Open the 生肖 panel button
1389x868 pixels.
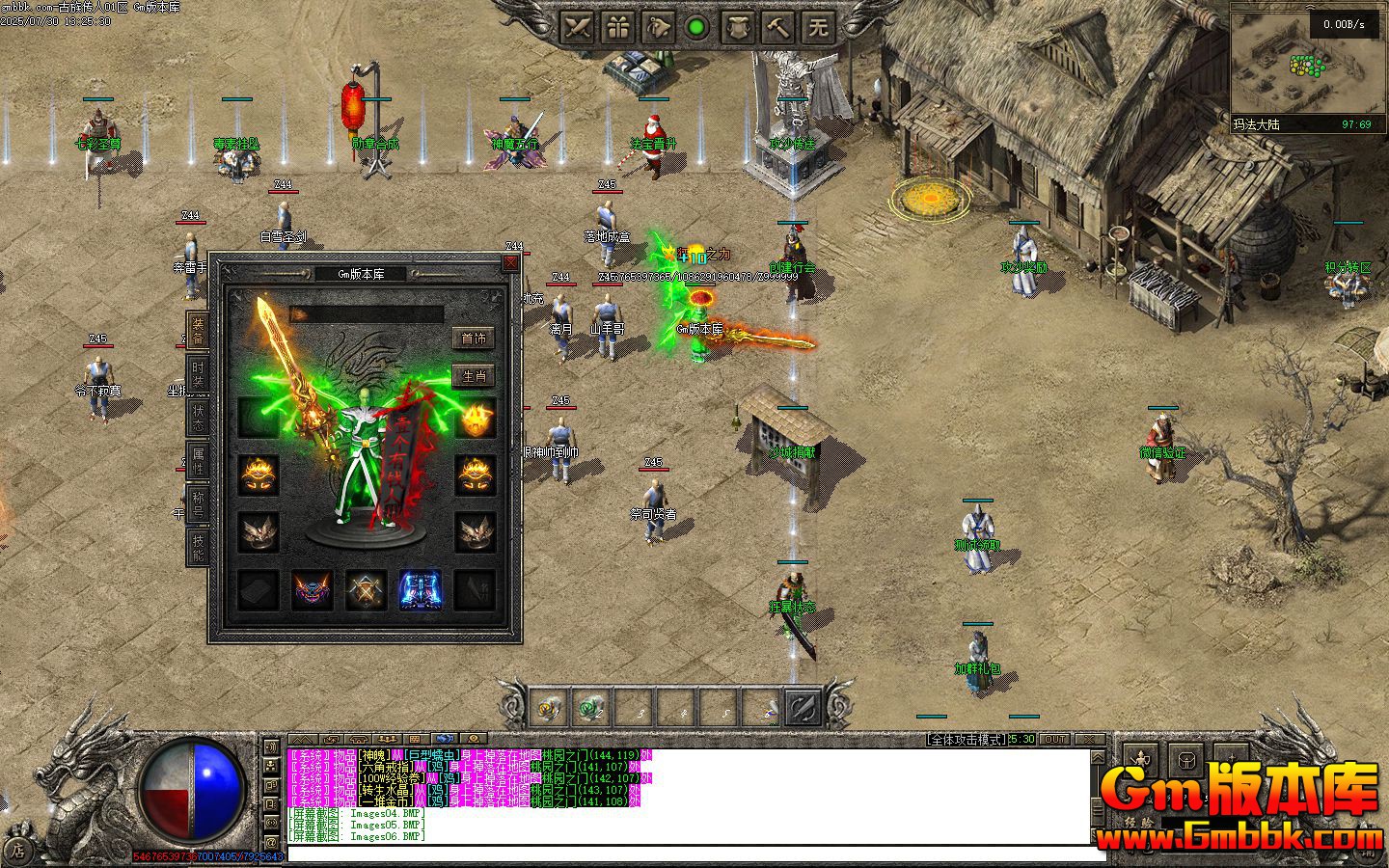(x=474, y=376)
